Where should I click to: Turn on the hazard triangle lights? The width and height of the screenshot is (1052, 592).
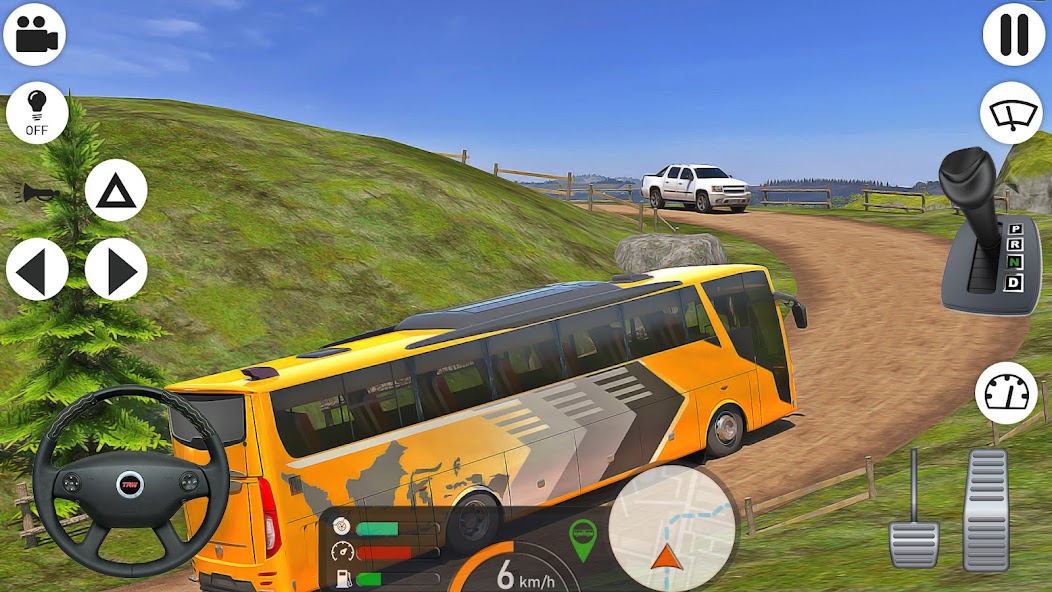point(116,190)
